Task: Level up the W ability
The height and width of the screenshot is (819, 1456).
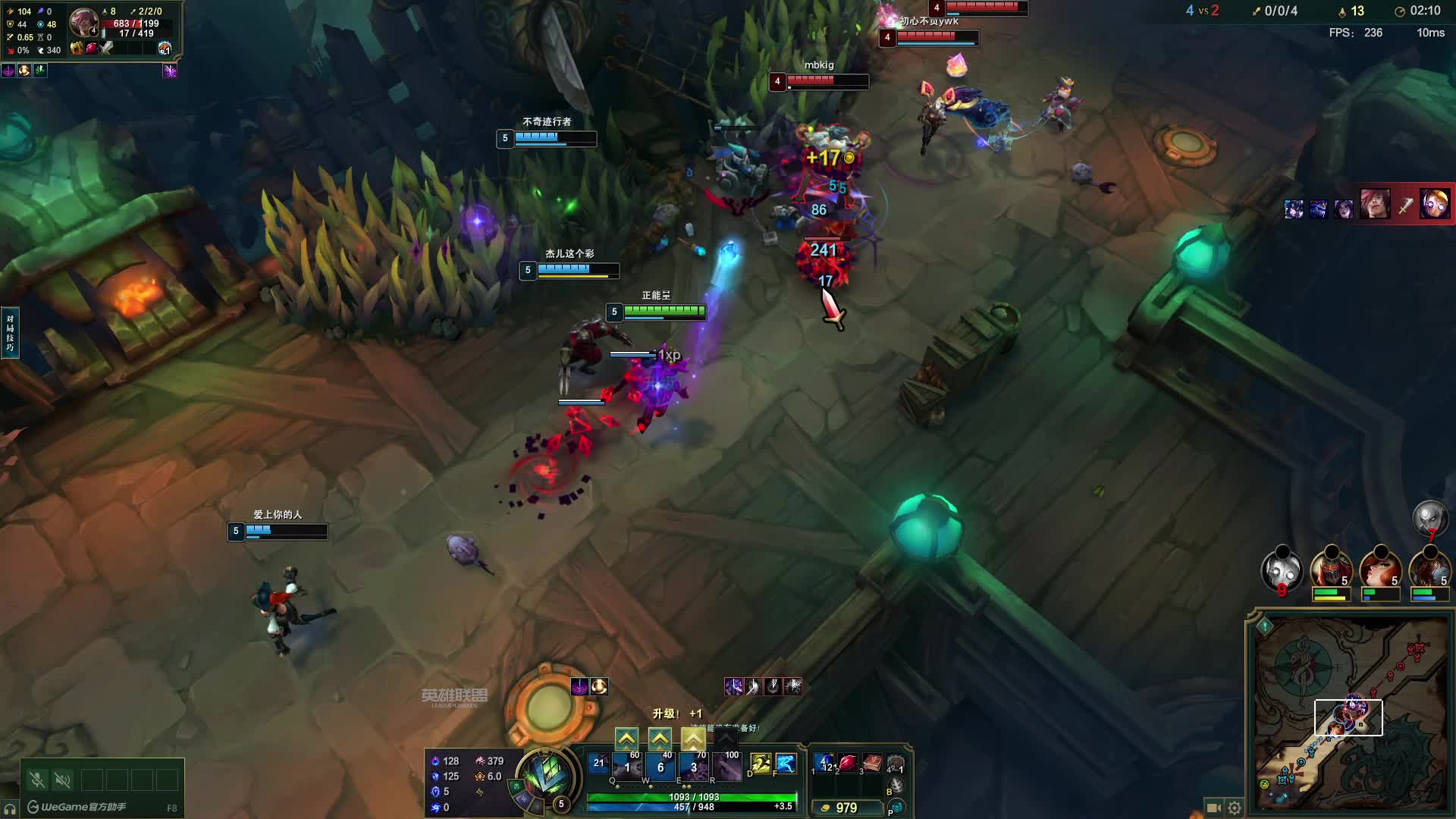Action: pyautogui.click(x=660, y=738)
